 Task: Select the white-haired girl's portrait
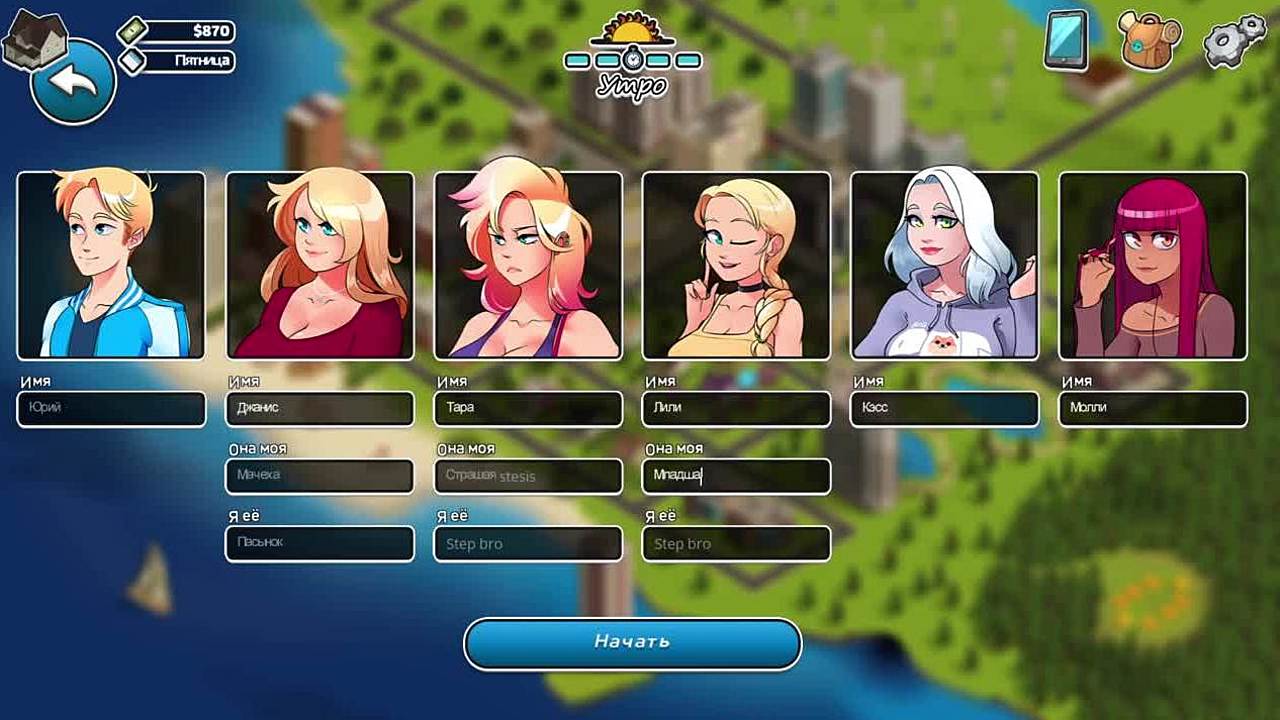tap(944, 265)
